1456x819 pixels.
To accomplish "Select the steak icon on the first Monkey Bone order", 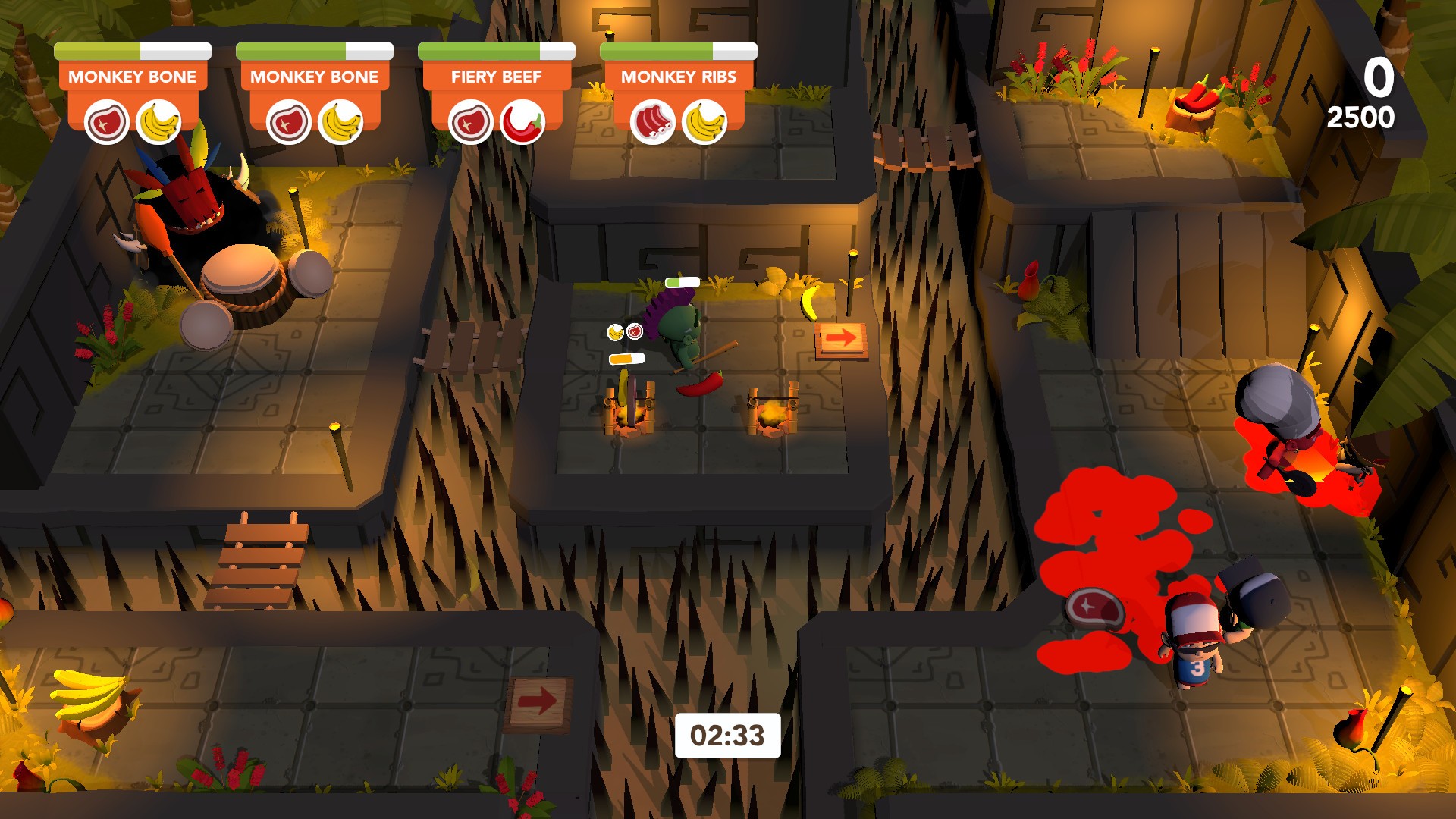I will click(106, 121).
